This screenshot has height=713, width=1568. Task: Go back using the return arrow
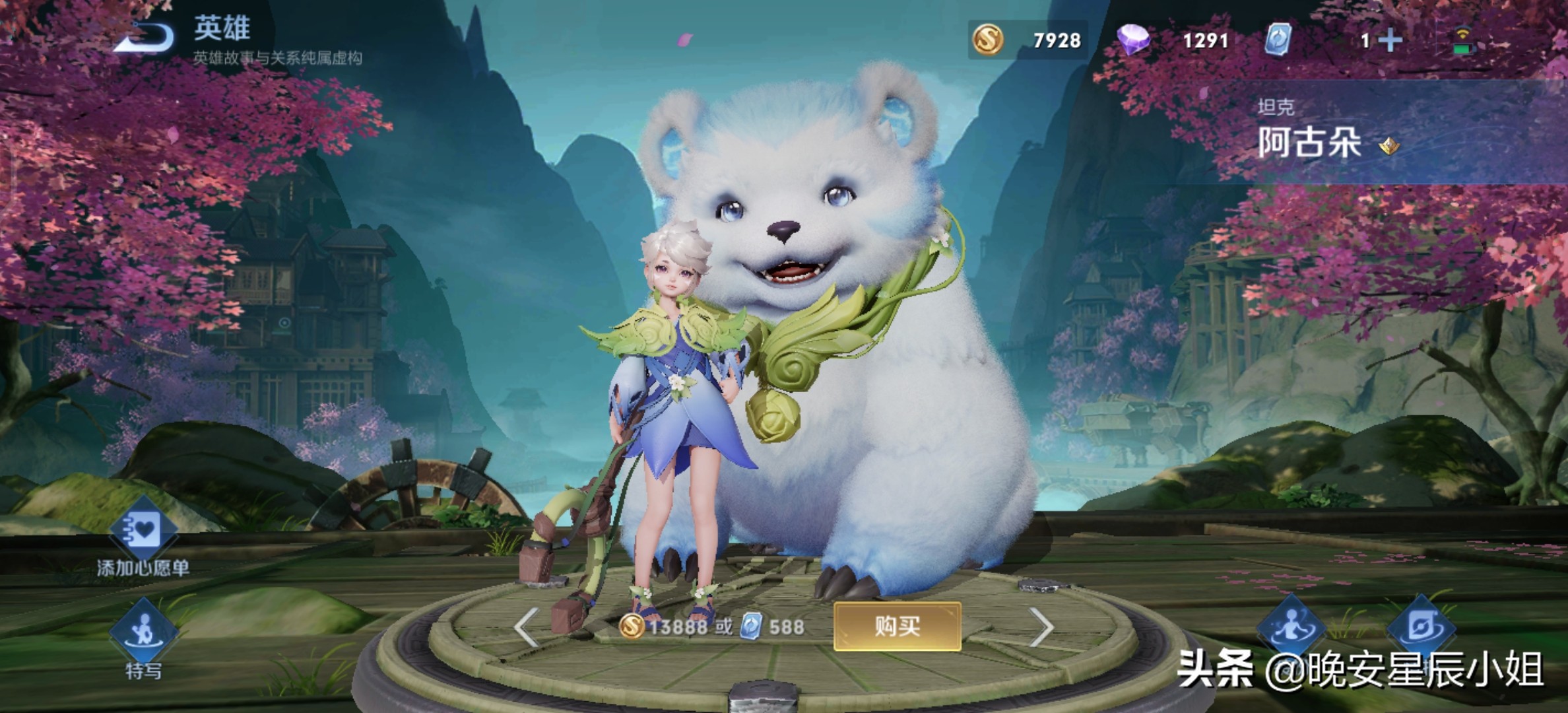tap(144, 38)
